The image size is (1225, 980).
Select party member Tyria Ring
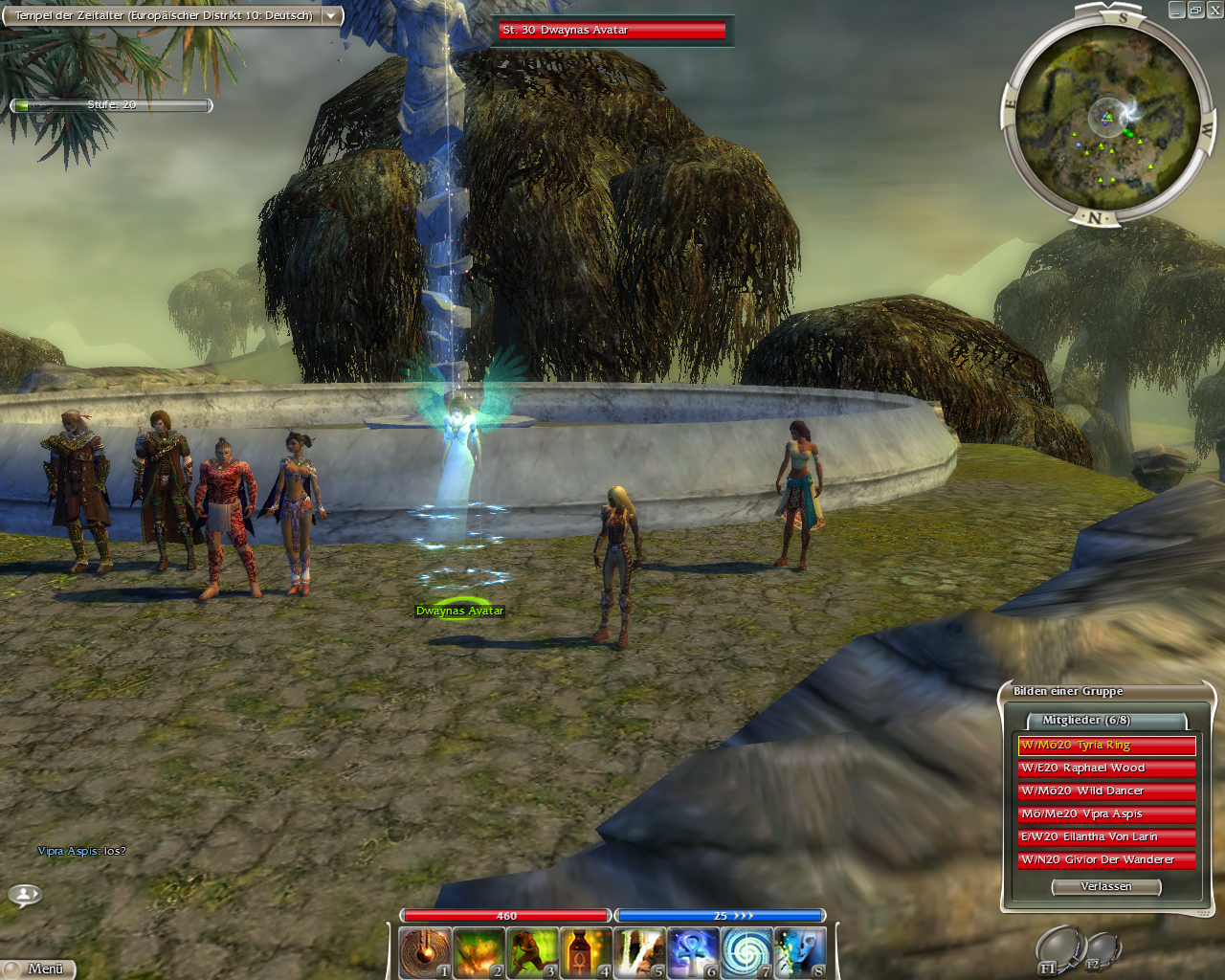click(x=1106, y=746)
